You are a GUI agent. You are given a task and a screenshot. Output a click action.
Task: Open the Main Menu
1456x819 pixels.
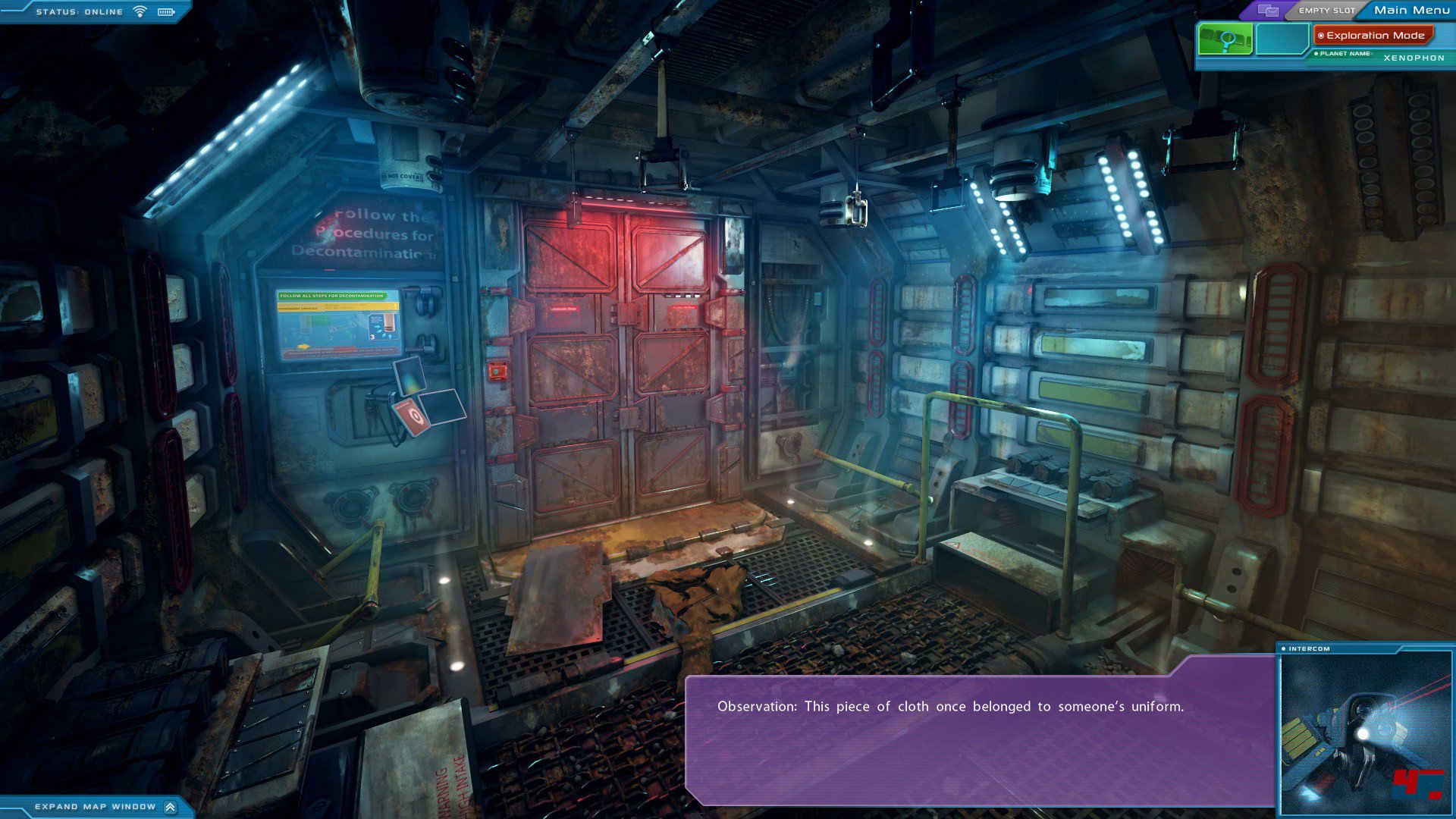coord(1410,10)
